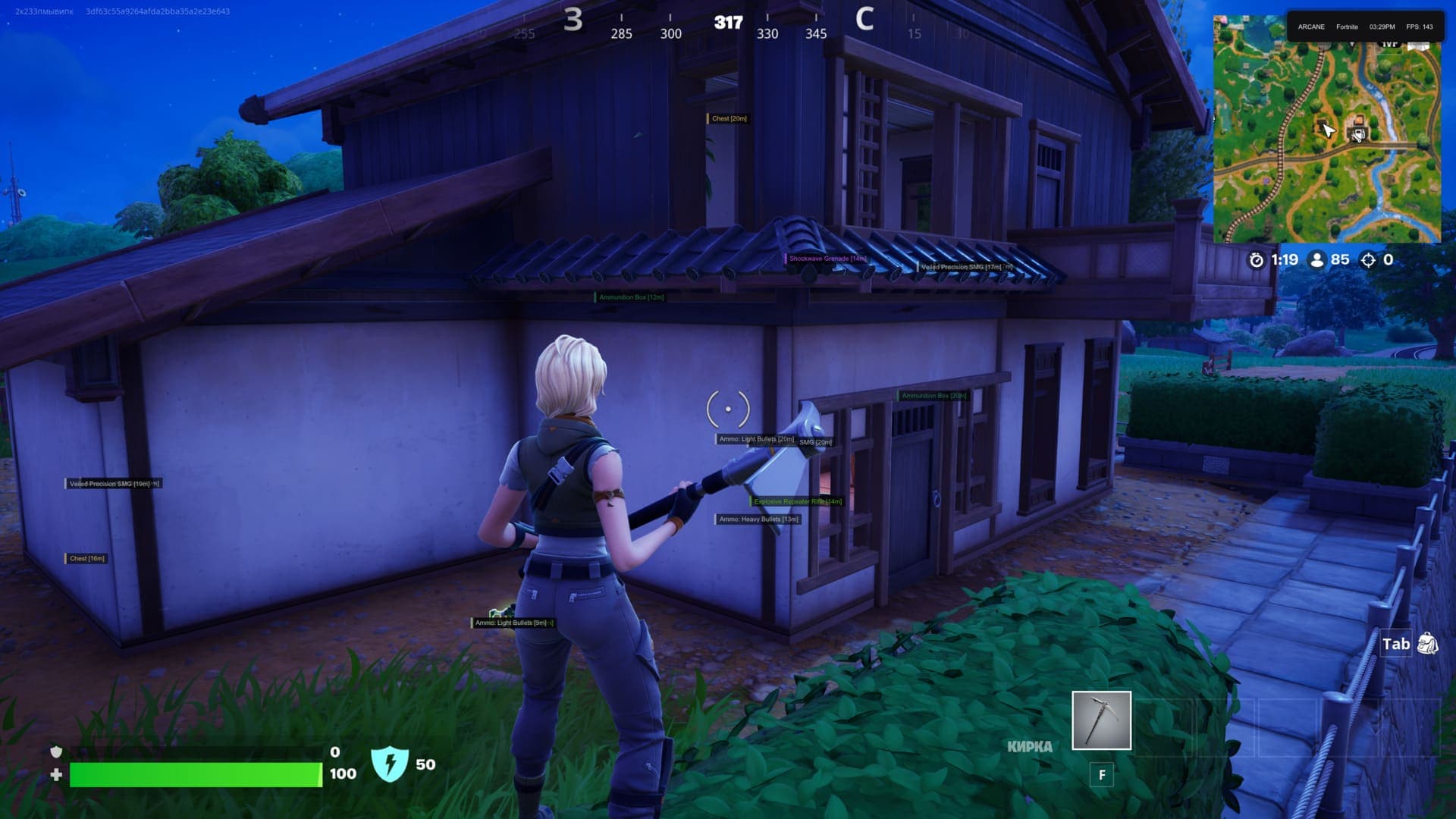Click the Shockwave Grenade pickup label
The image size is (1456, 819).
coord(826,258)
